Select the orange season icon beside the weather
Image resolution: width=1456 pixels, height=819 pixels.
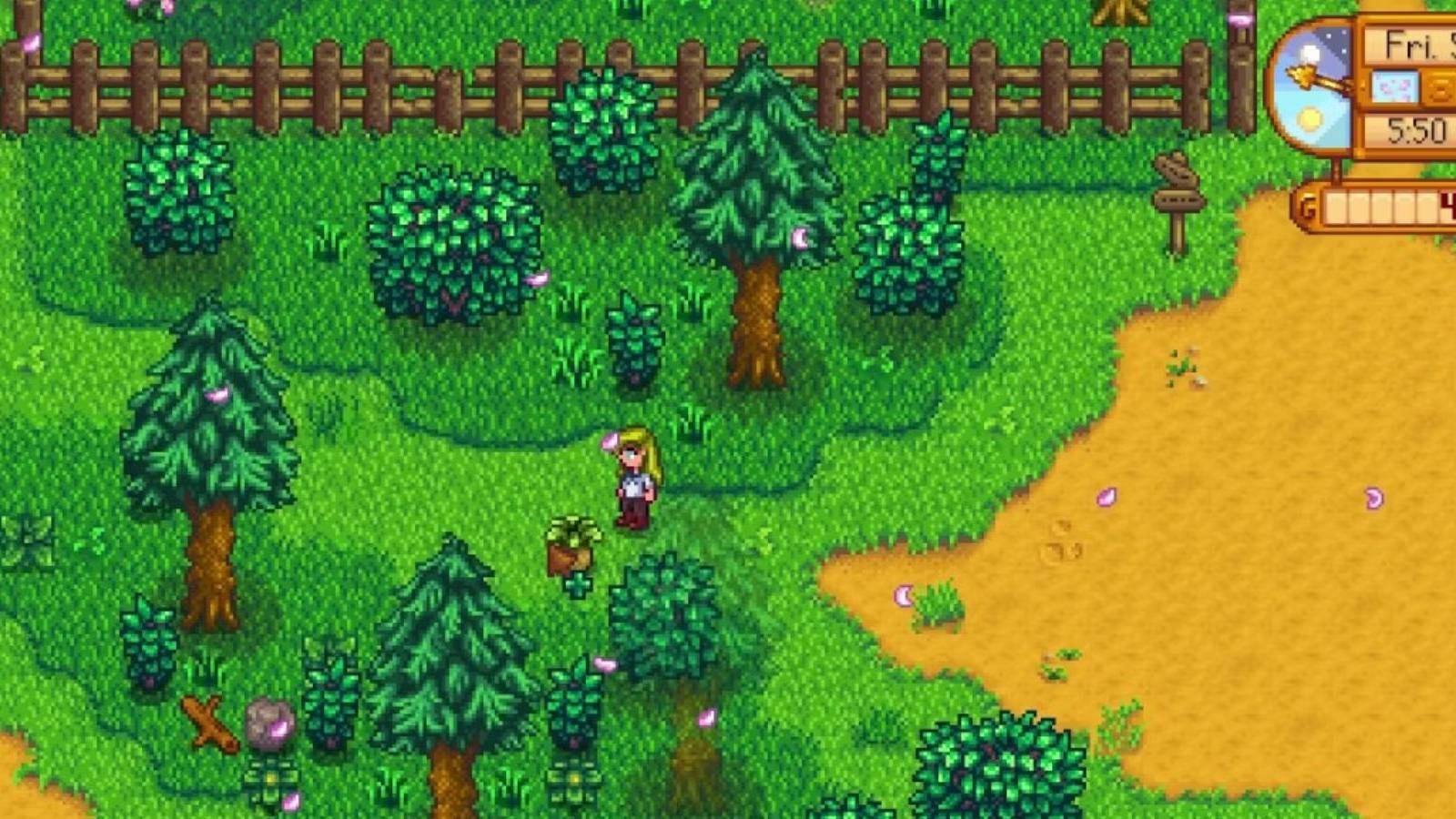tap(1440, 87)
